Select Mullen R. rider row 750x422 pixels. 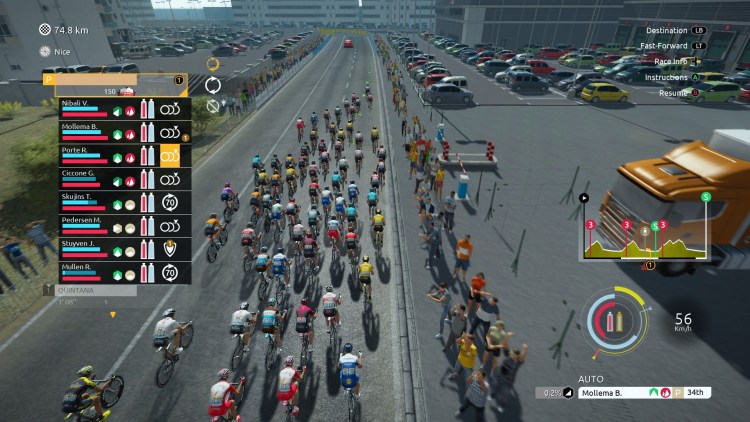click(82, 270)
